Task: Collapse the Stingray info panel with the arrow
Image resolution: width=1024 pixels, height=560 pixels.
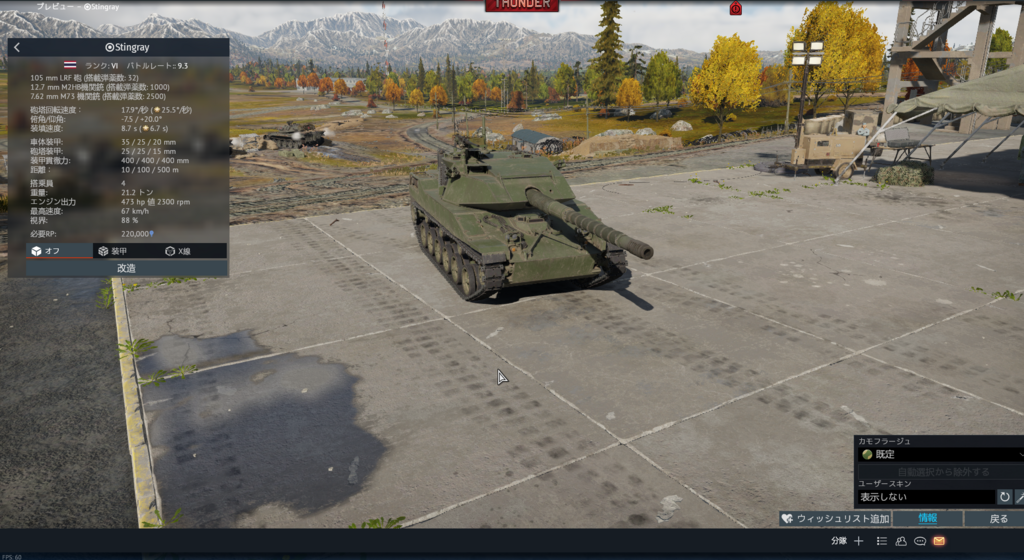Action: (x=17, y=47)
